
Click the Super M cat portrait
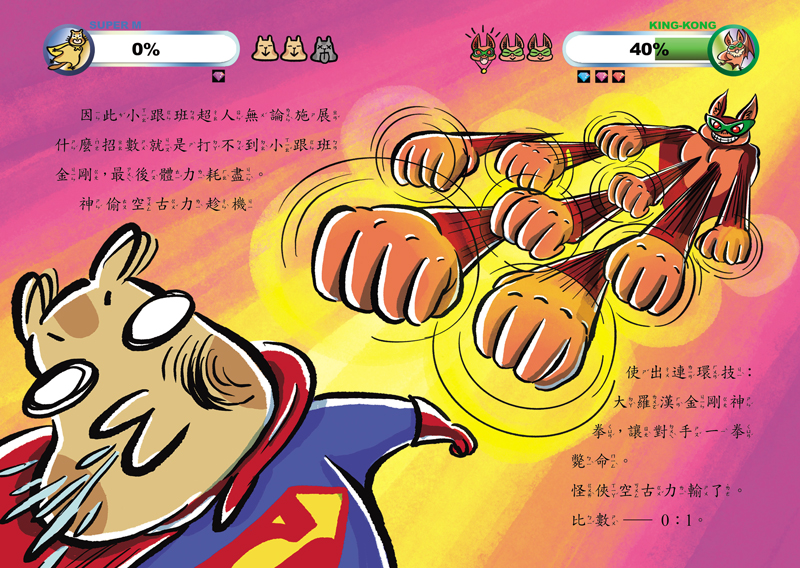[68, 48]
